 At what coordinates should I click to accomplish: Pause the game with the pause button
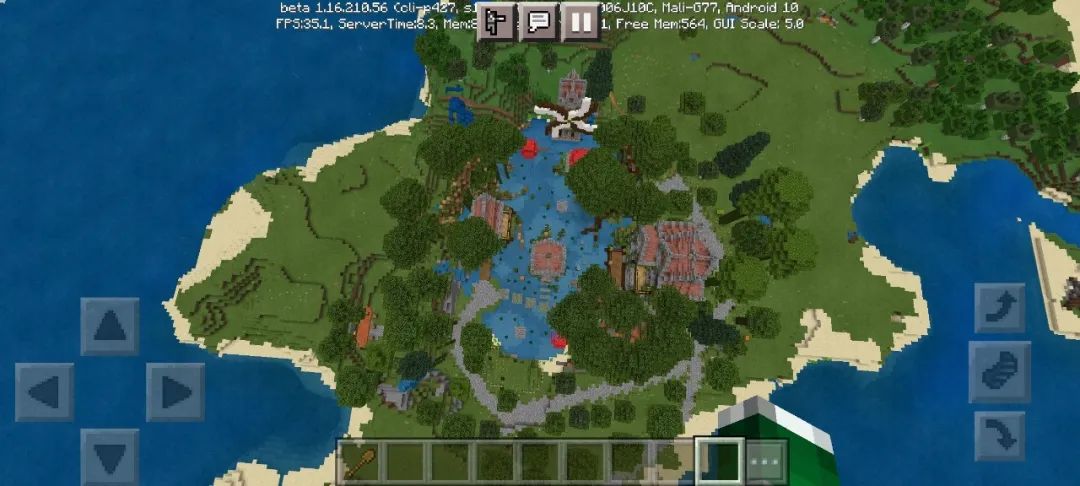coord(580,21)
